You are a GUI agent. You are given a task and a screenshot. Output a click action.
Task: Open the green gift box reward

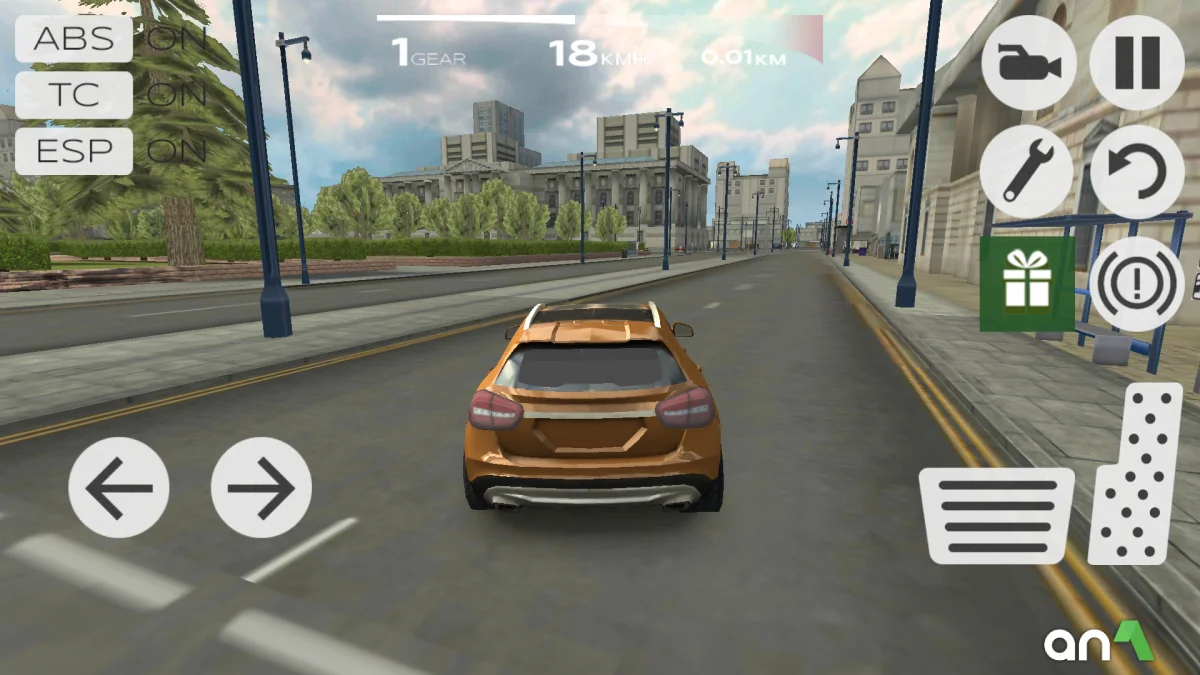click(1027, 284)
